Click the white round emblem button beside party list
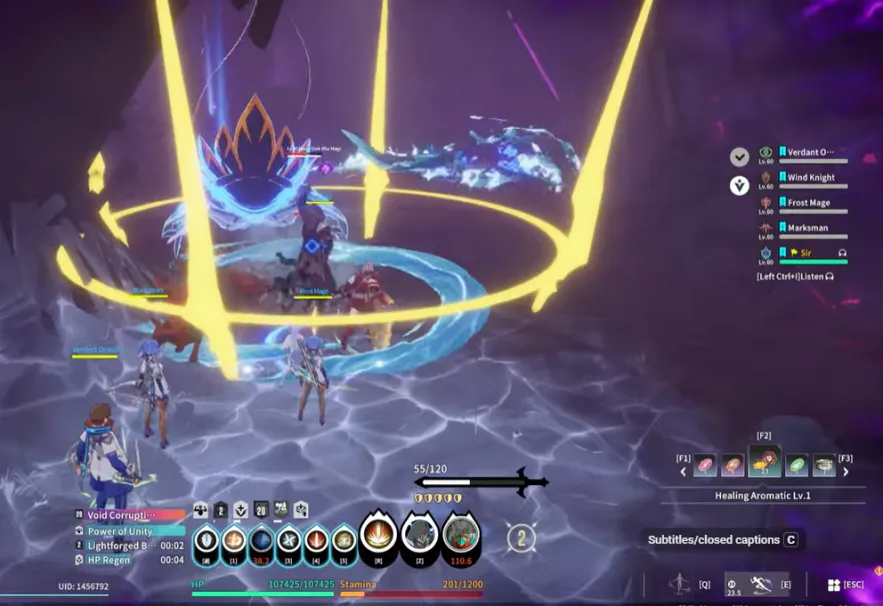883x606 pixels. tap(739, 185)
